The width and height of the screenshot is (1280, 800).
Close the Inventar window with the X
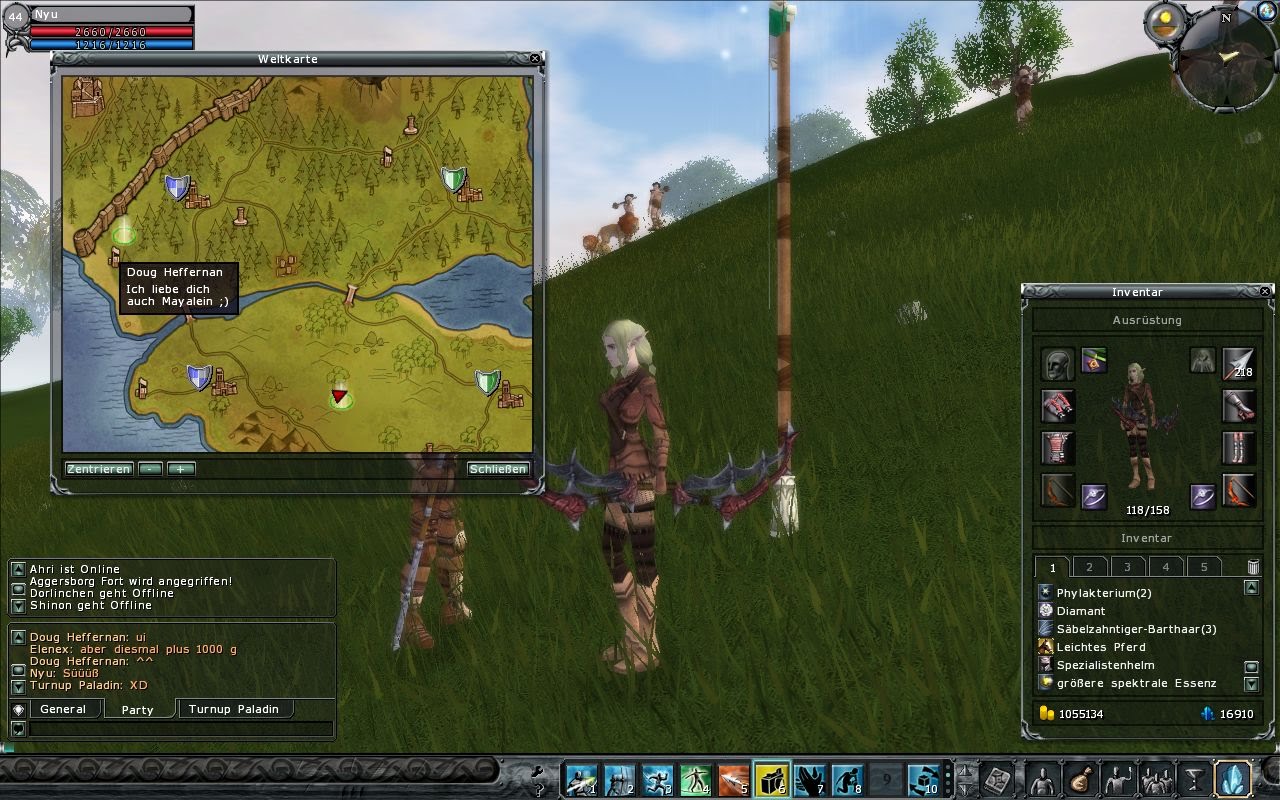(x=1266, y=291)
